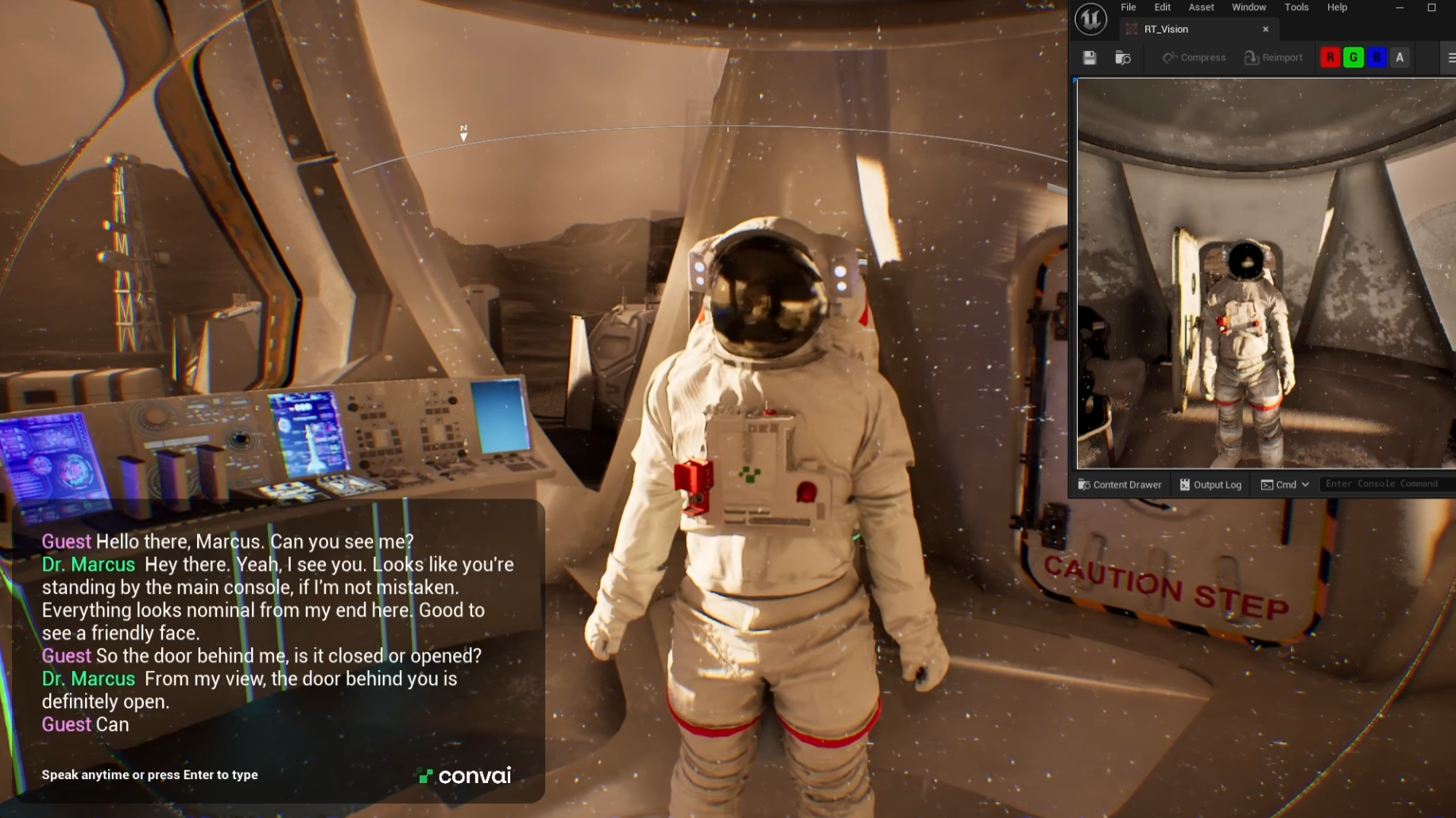Open the File menu
Screen dimensions: 1456x818
[x=1128, y=7]
